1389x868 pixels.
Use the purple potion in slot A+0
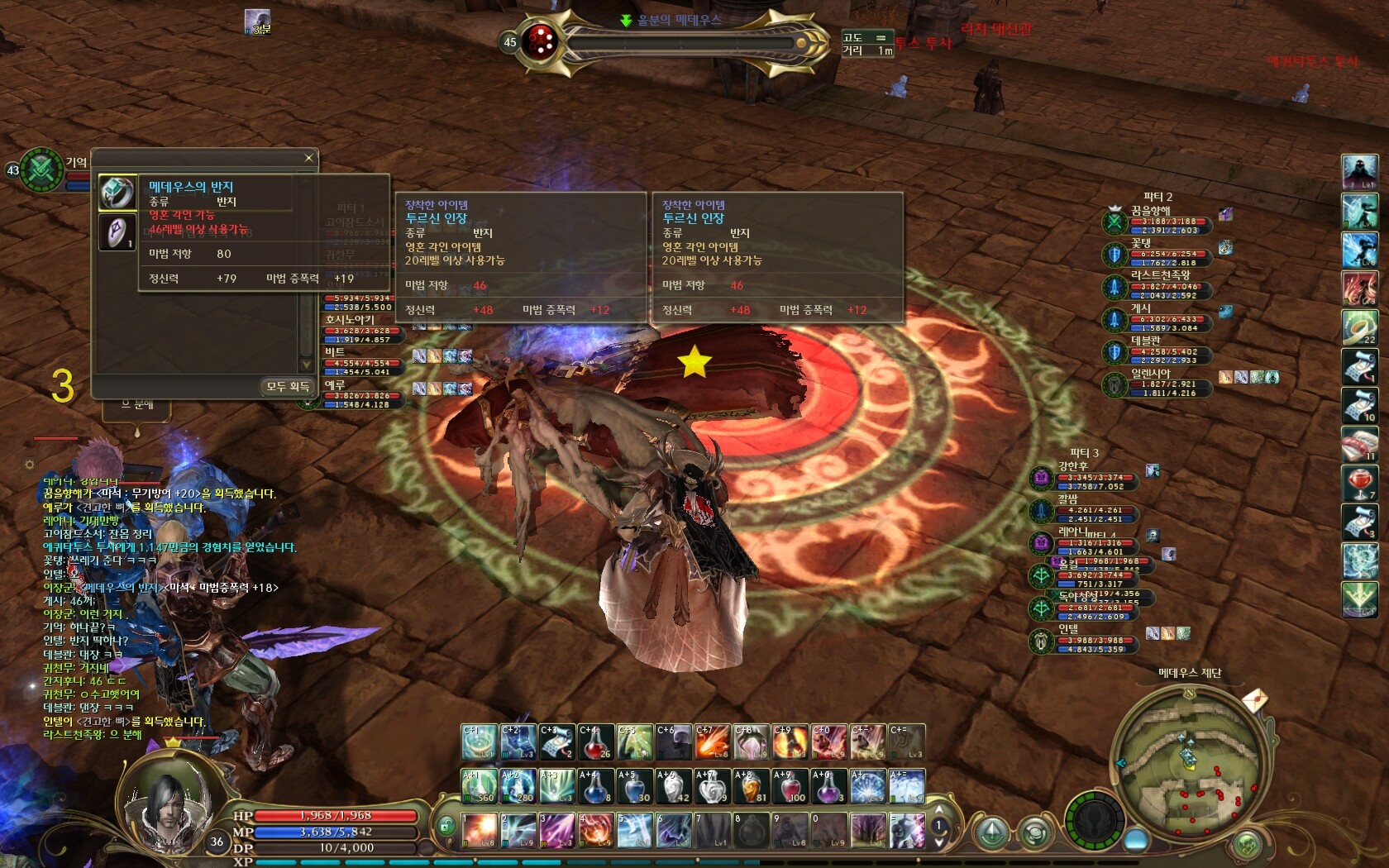pos(828,787)
